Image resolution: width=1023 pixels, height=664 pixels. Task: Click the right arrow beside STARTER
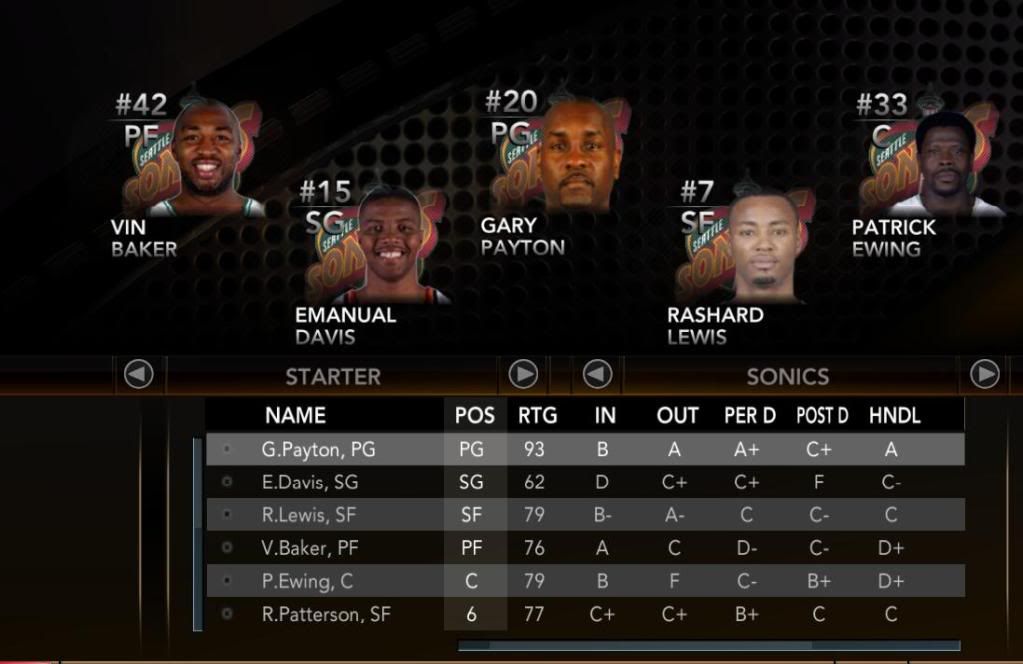(x=523, y=375)
